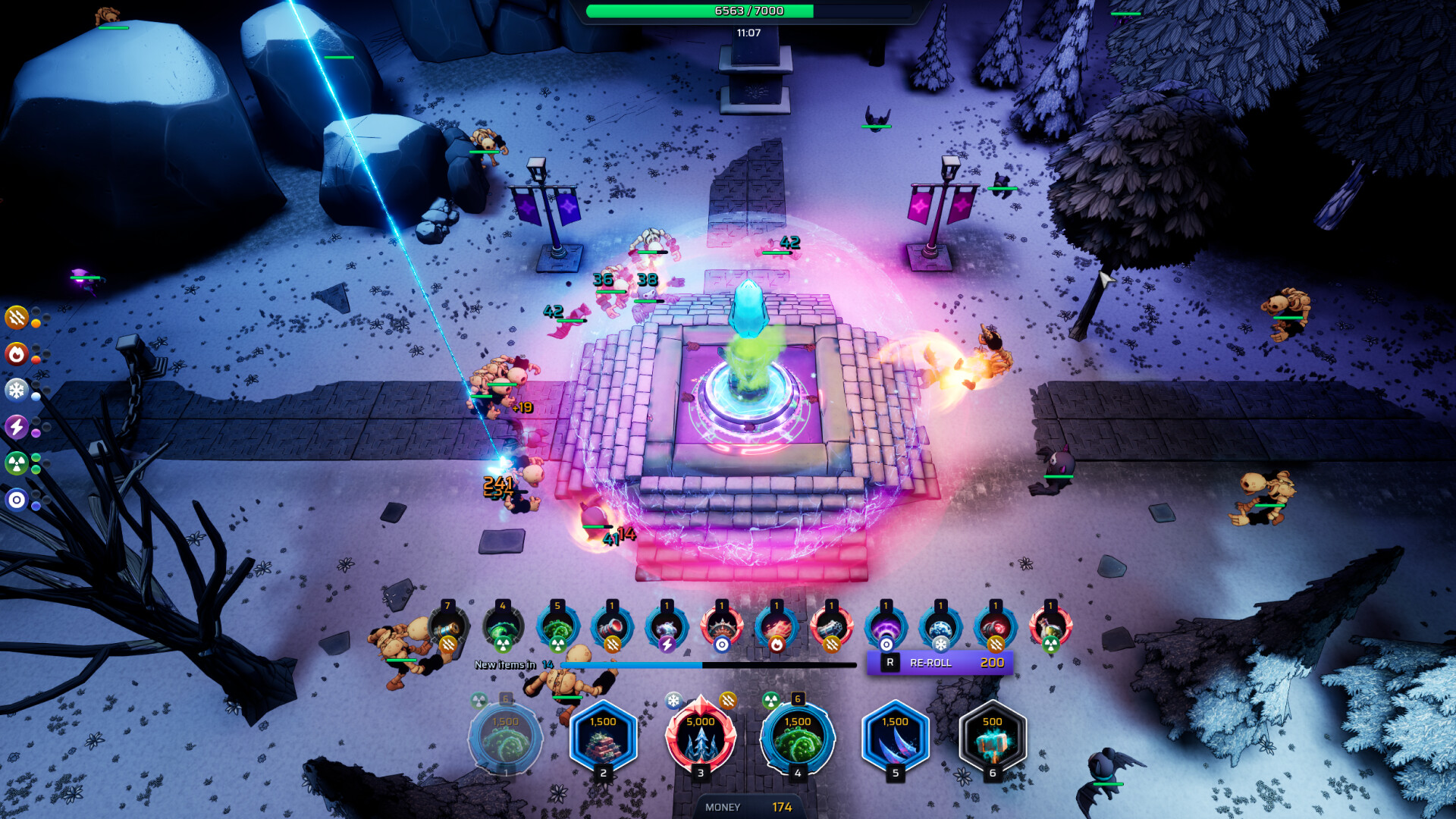Choose the frost moon item

[x=940, y=628]
